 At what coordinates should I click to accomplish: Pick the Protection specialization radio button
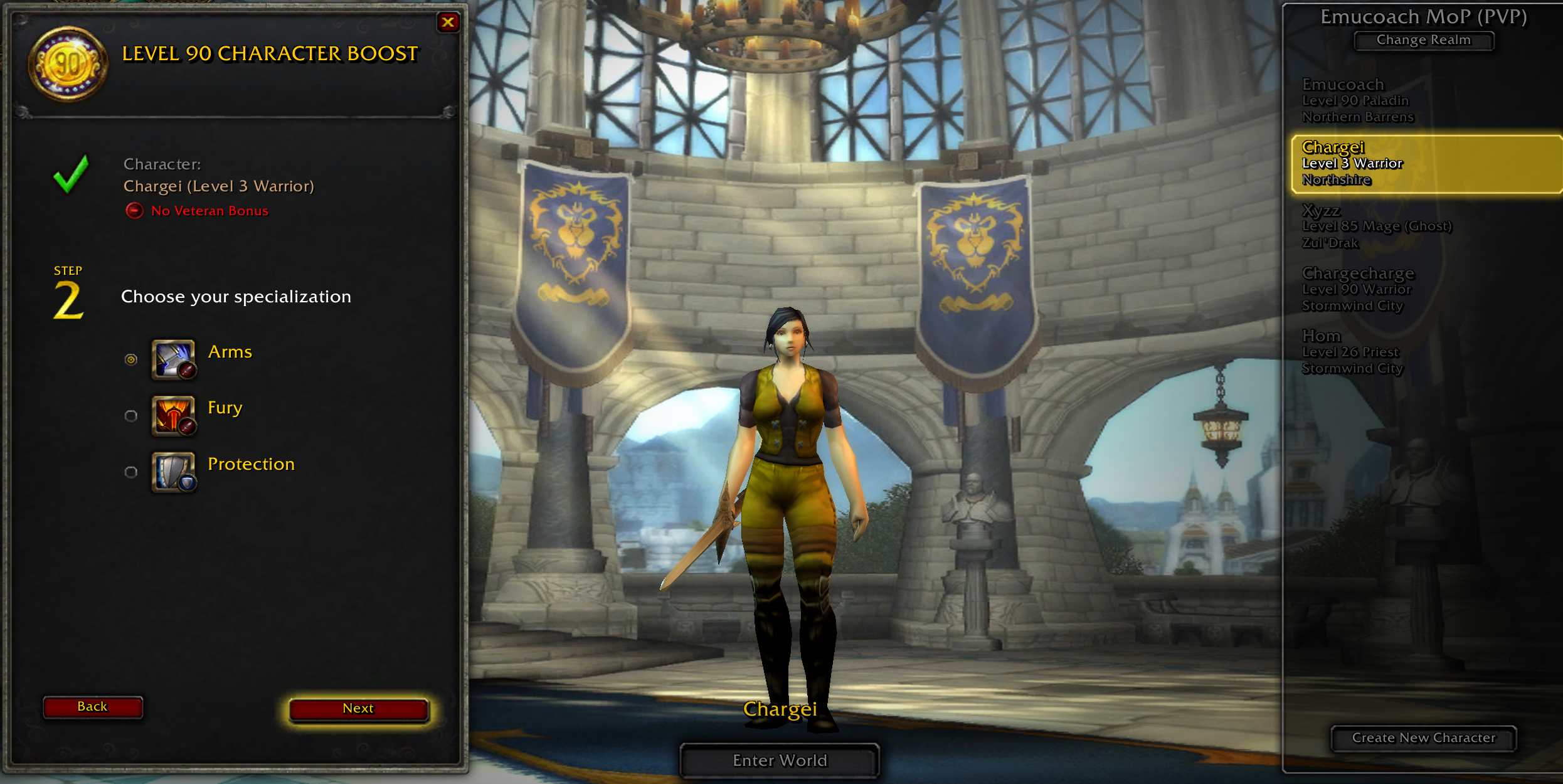point(131,472)
